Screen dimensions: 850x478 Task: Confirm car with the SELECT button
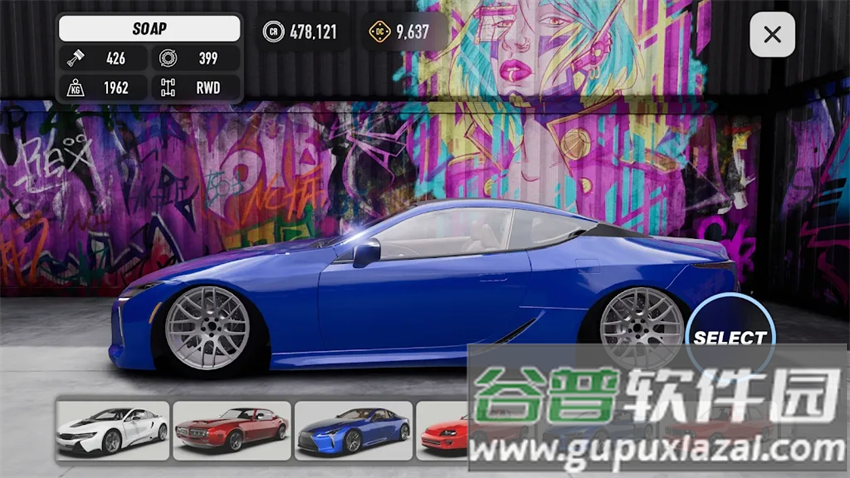click(729, 338)
